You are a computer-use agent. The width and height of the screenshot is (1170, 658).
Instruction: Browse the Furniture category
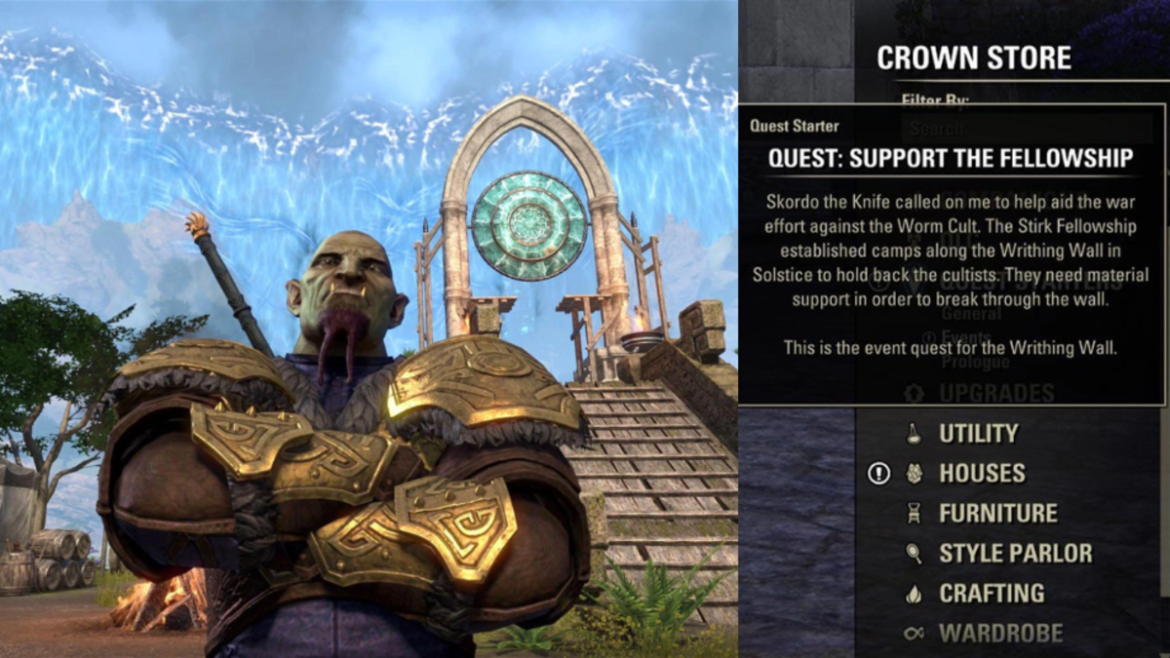(x=997, y=513)
